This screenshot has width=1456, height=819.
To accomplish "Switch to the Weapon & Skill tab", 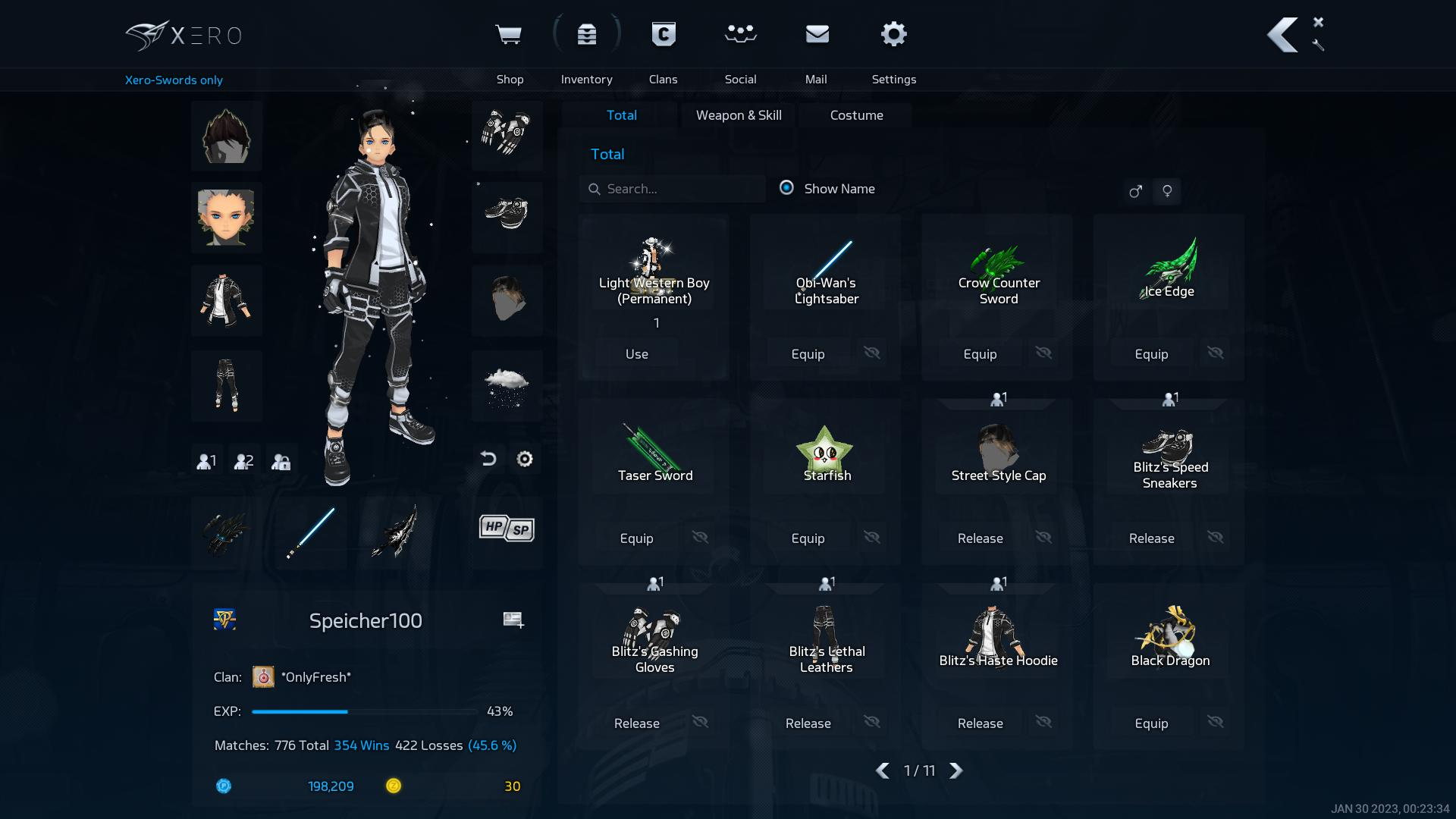I will pos(739,115).
